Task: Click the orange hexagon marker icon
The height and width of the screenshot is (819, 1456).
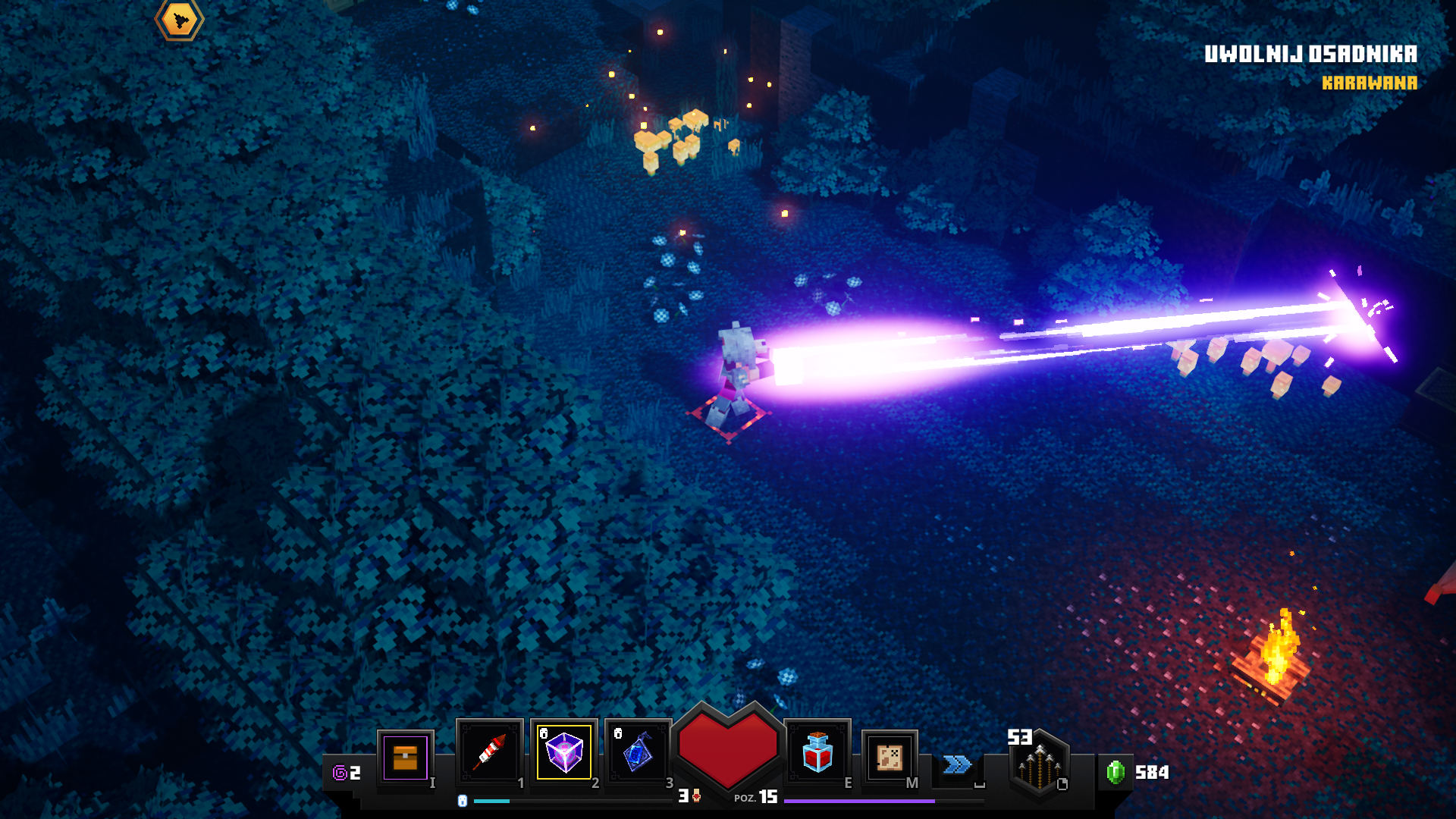Action: (180, 19)
